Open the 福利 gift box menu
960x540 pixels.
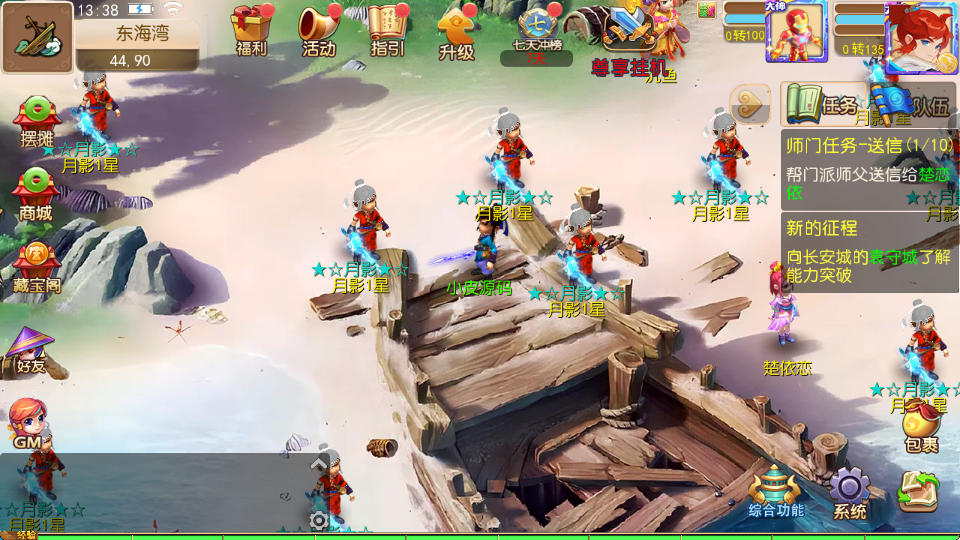[x=251, y=30]
